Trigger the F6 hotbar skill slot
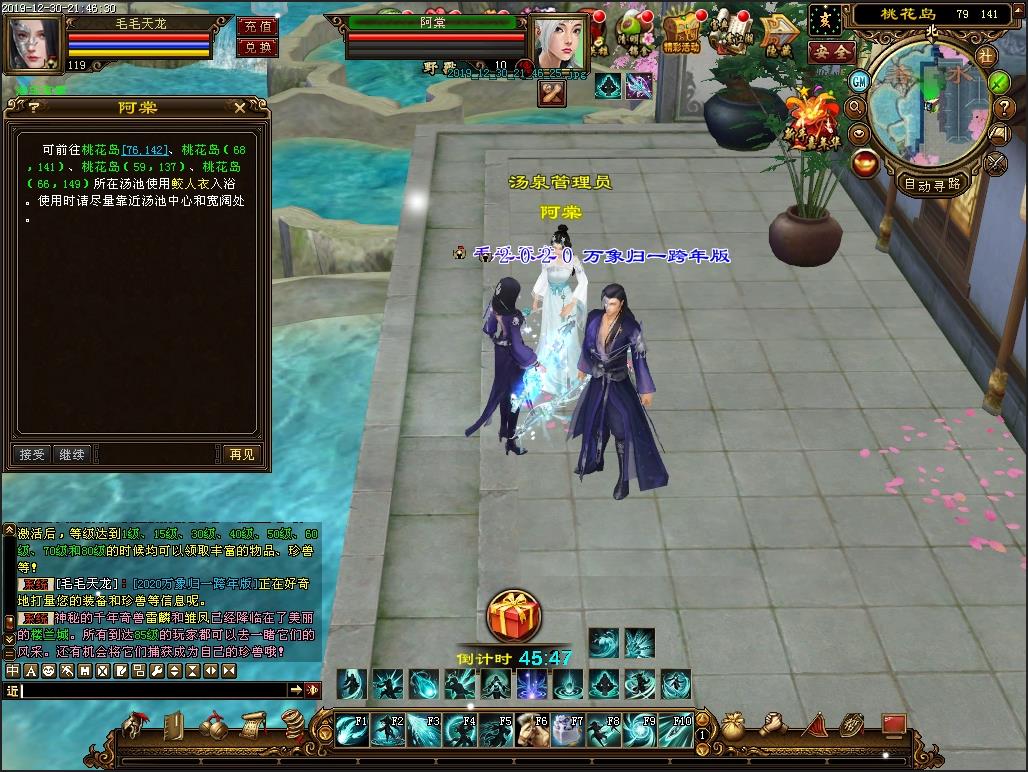Viewport: 1028px width, 772px height. click(532, 730)
